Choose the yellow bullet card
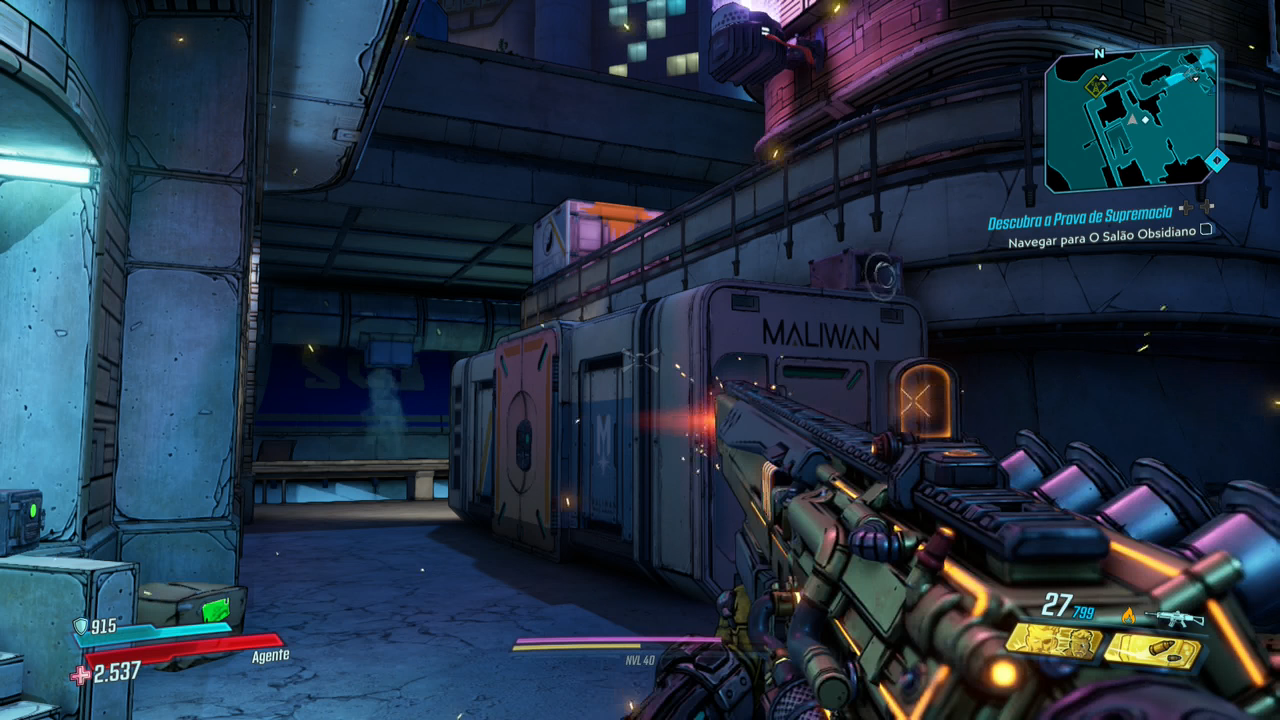Viewport: 1280px width, 720px height. (x=1152, y=652)
